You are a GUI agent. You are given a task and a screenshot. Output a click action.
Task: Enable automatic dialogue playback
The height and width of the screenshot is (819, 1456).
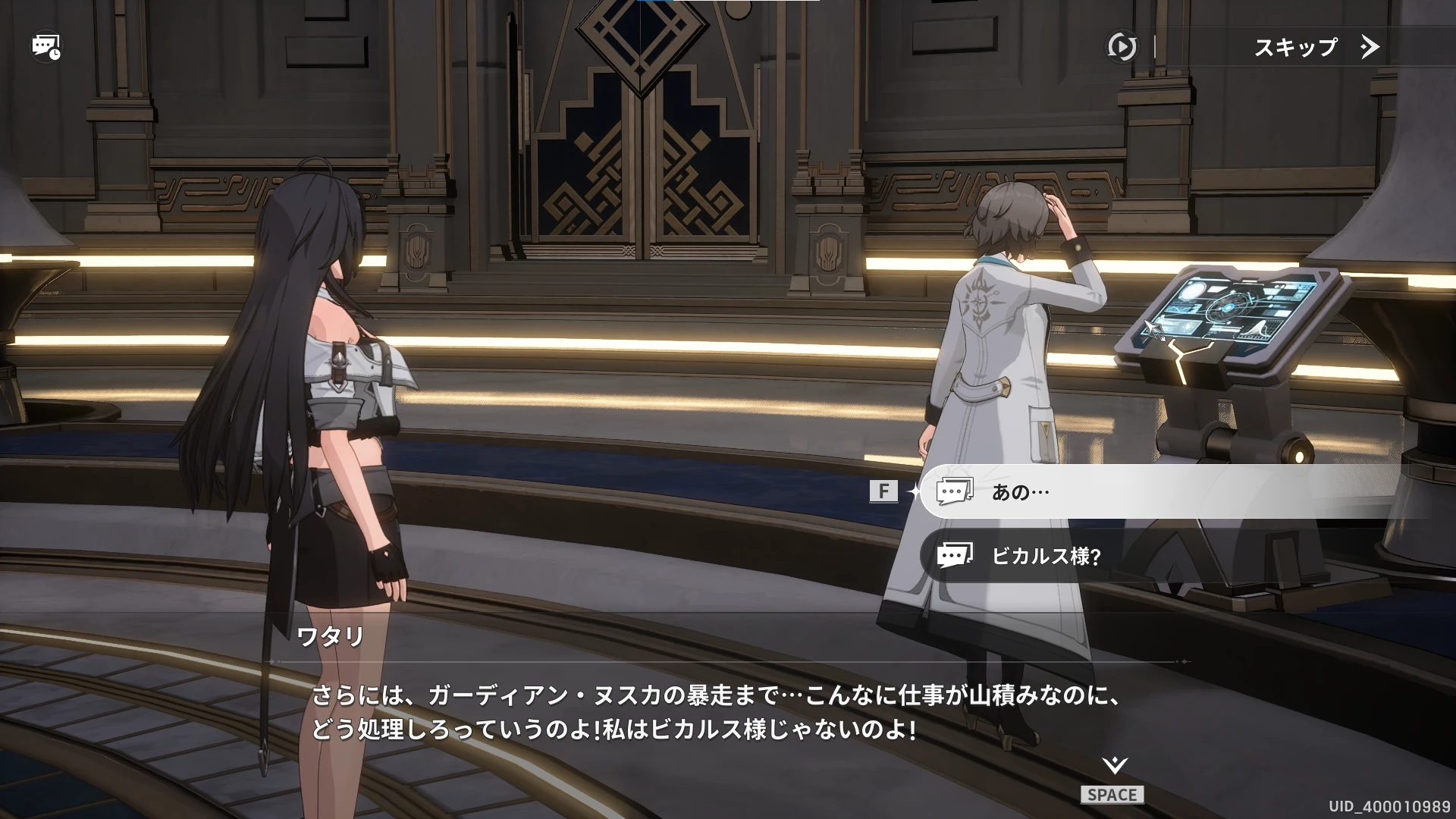click(1121, 46)
